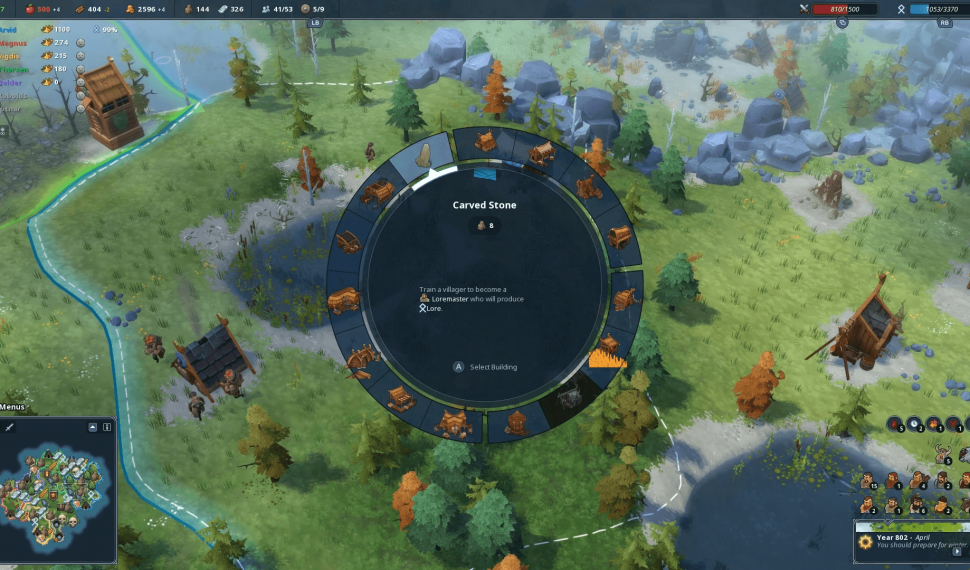Choose the building with the yellow wheat field
Viewport: 970px width, 570px height.
(x=607, y=350)
